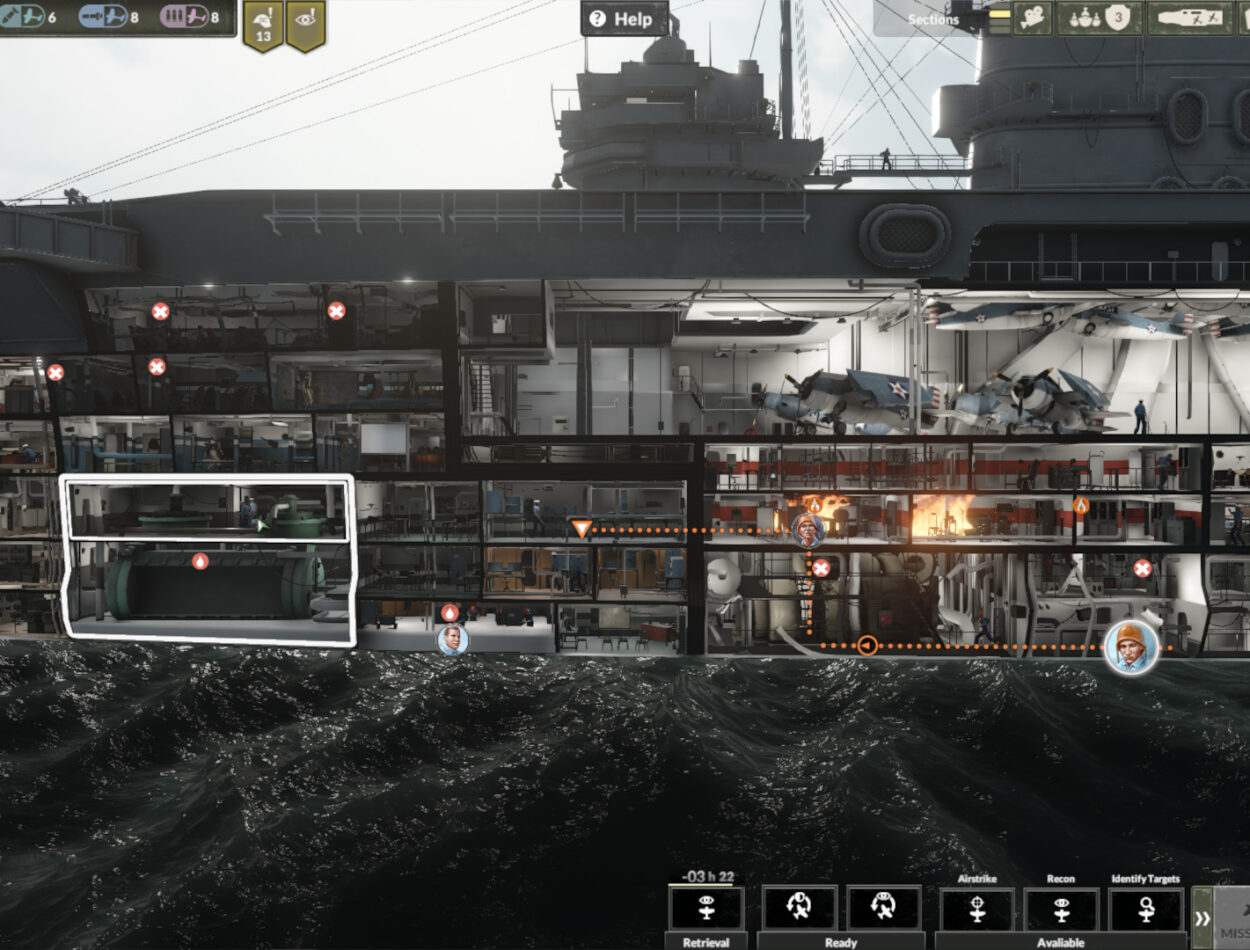
Task: Choose the Recon mission
Action: [1061, 909]
